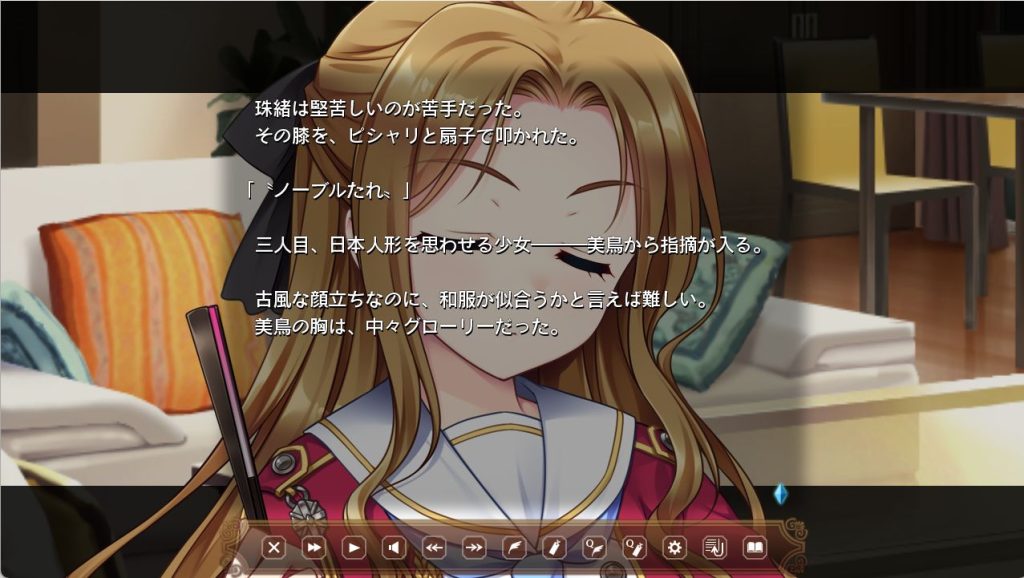Quick load using the Q bottle icon
Viewport: 1024px width, 578px height.
pos(634,548)
